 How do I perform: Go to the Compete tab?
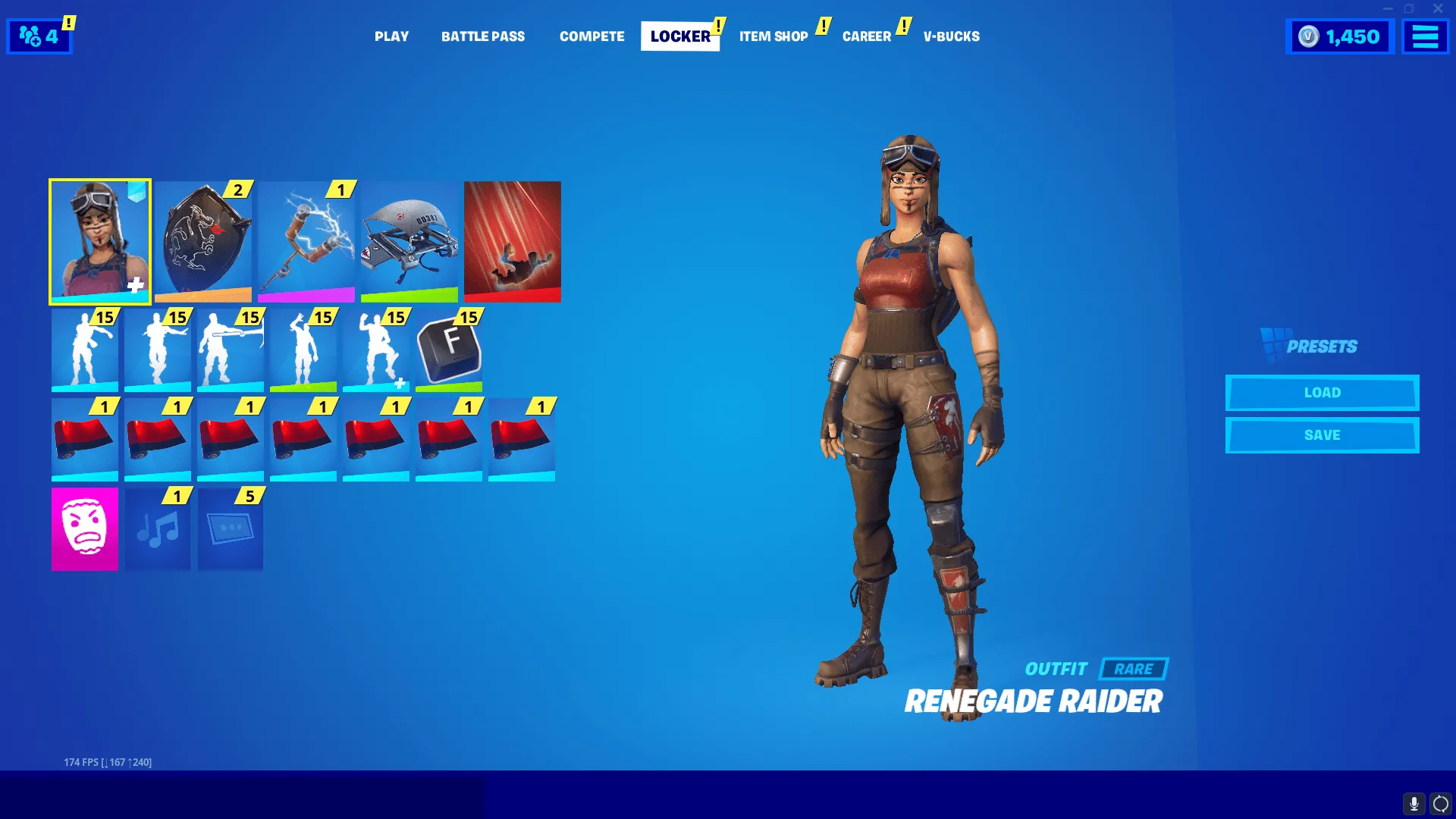(x=591, y=36)
